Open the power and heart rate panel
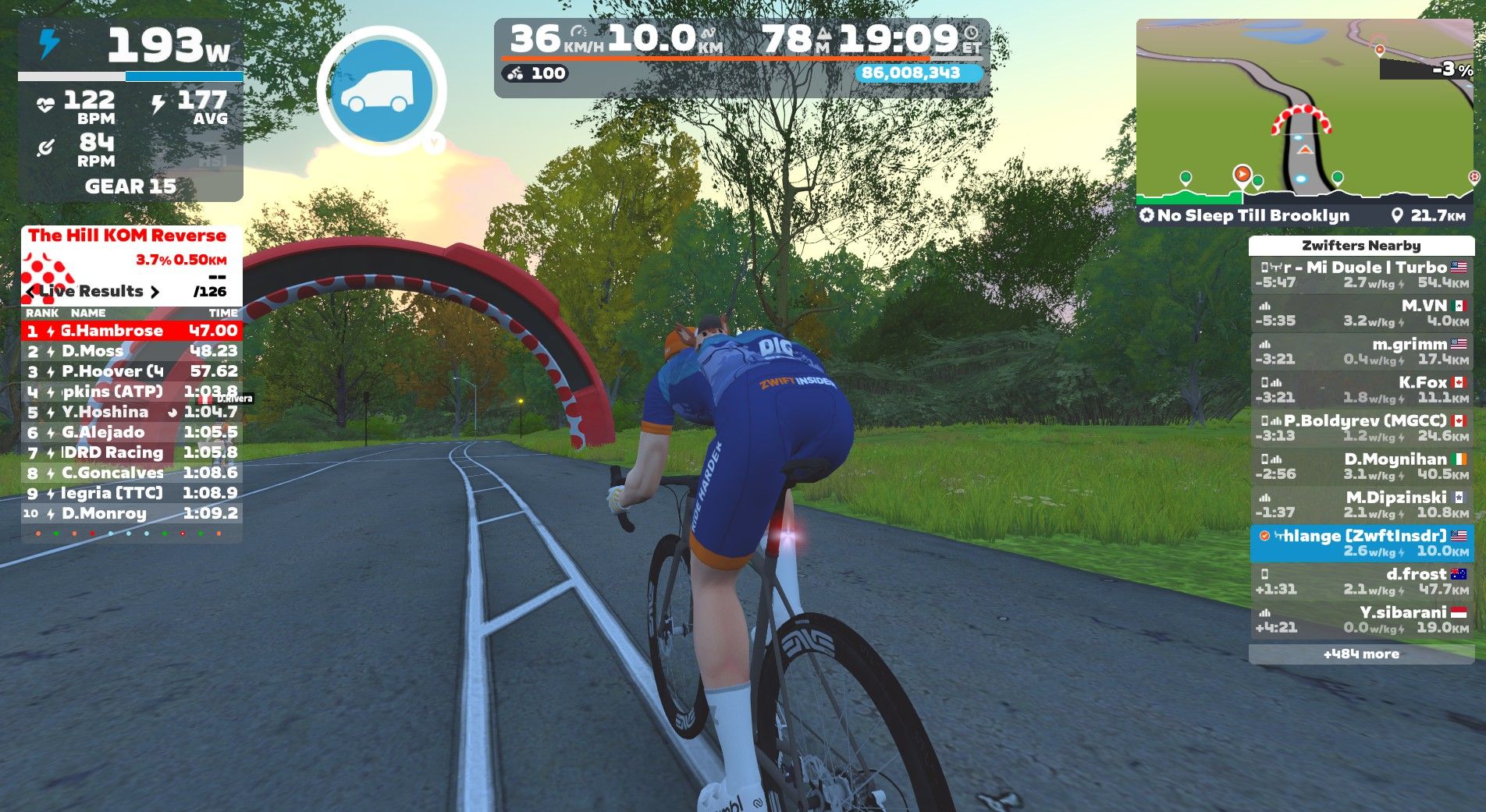Image resolution: width=1486 pixels, height=812 pixels. pyautogui.click(x=130, y=111)
